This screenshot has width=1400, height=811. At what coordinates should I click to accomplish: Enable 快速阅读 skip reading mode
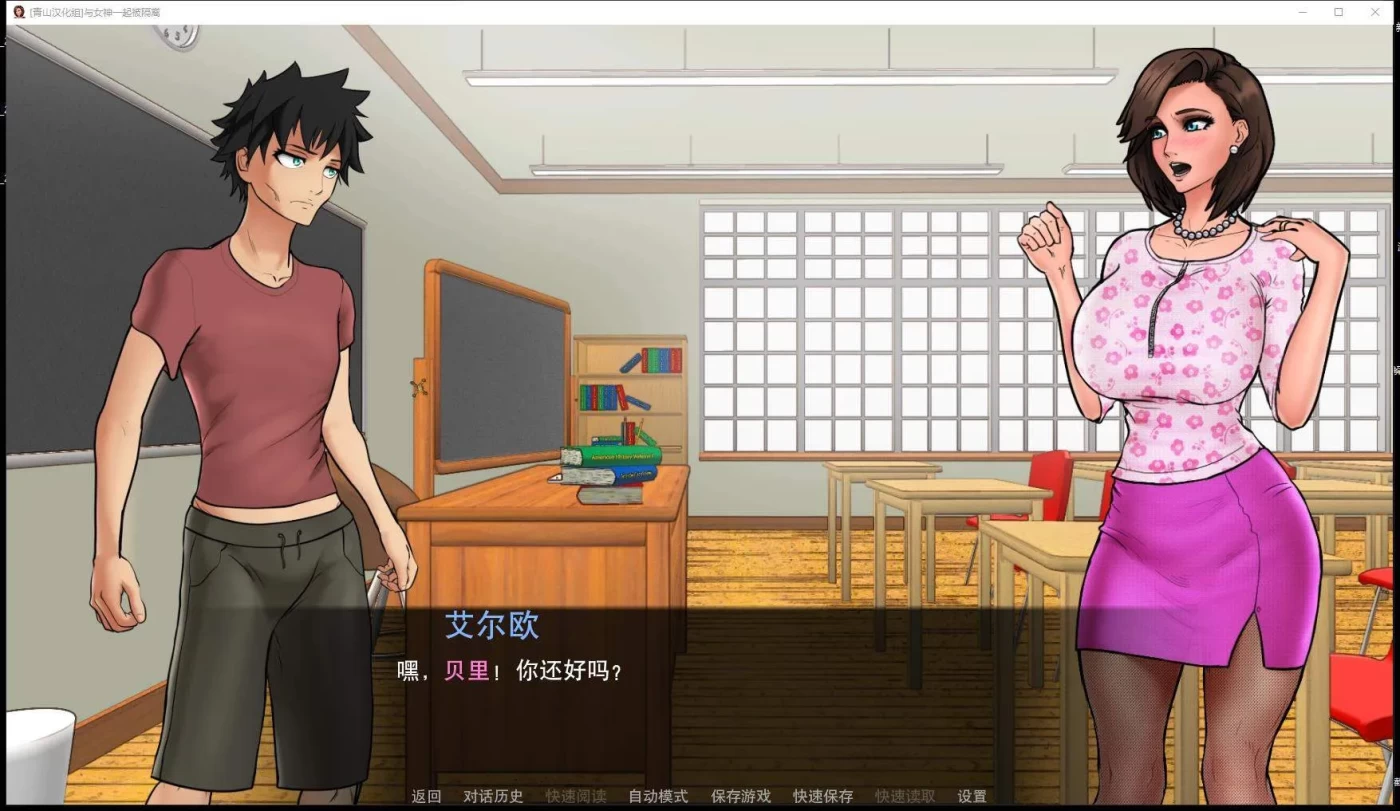577,796
